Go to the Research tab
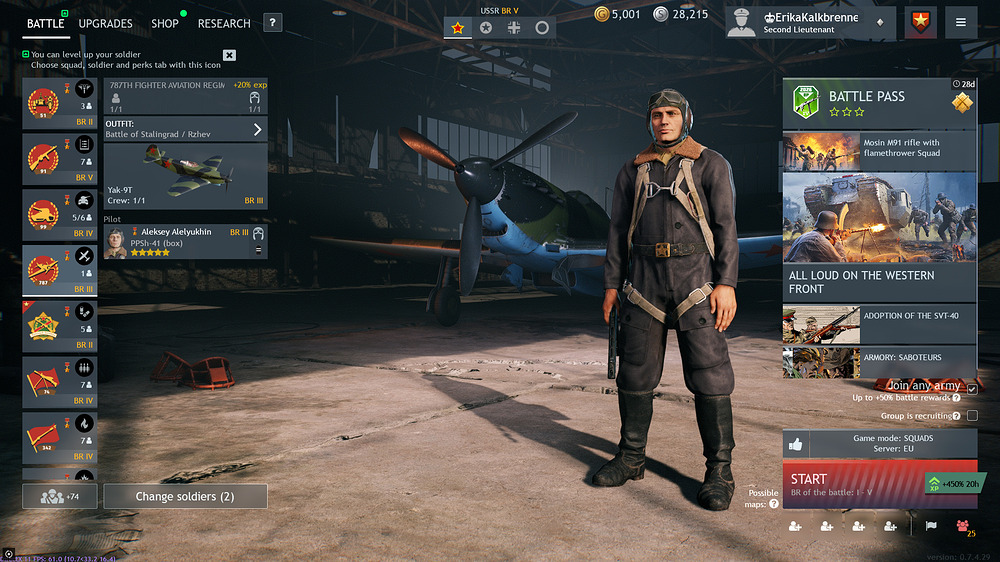 (x=224, y=23)
